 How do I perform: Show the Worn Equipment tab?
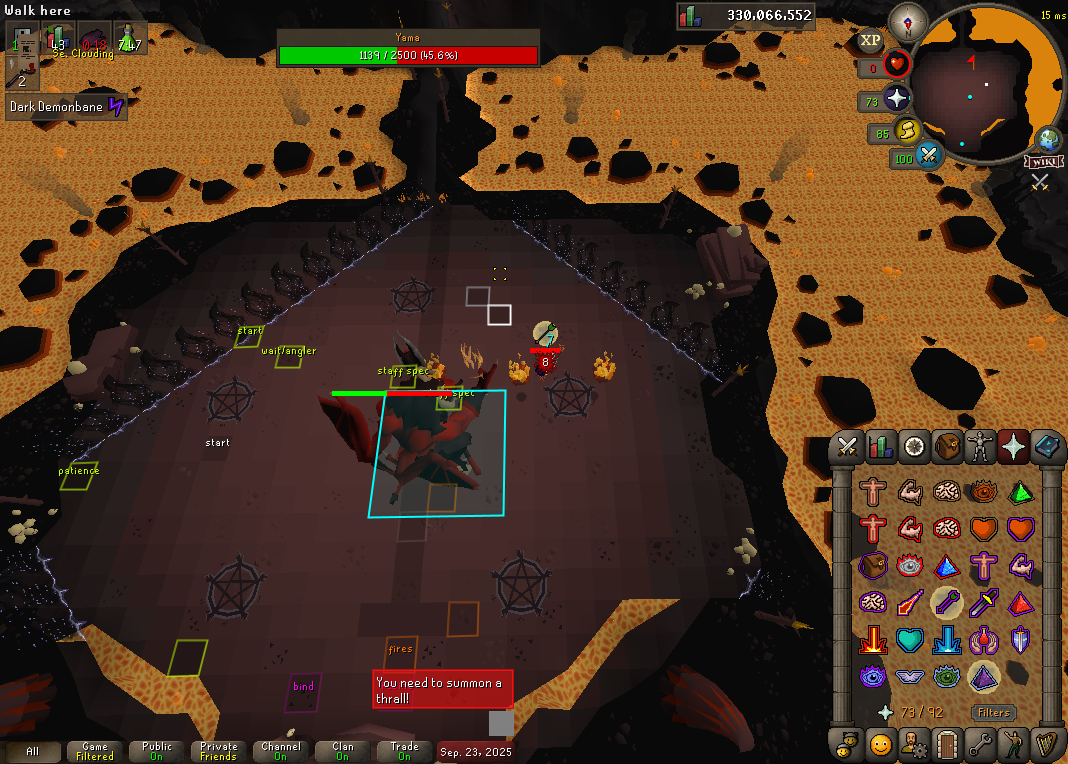981,447
